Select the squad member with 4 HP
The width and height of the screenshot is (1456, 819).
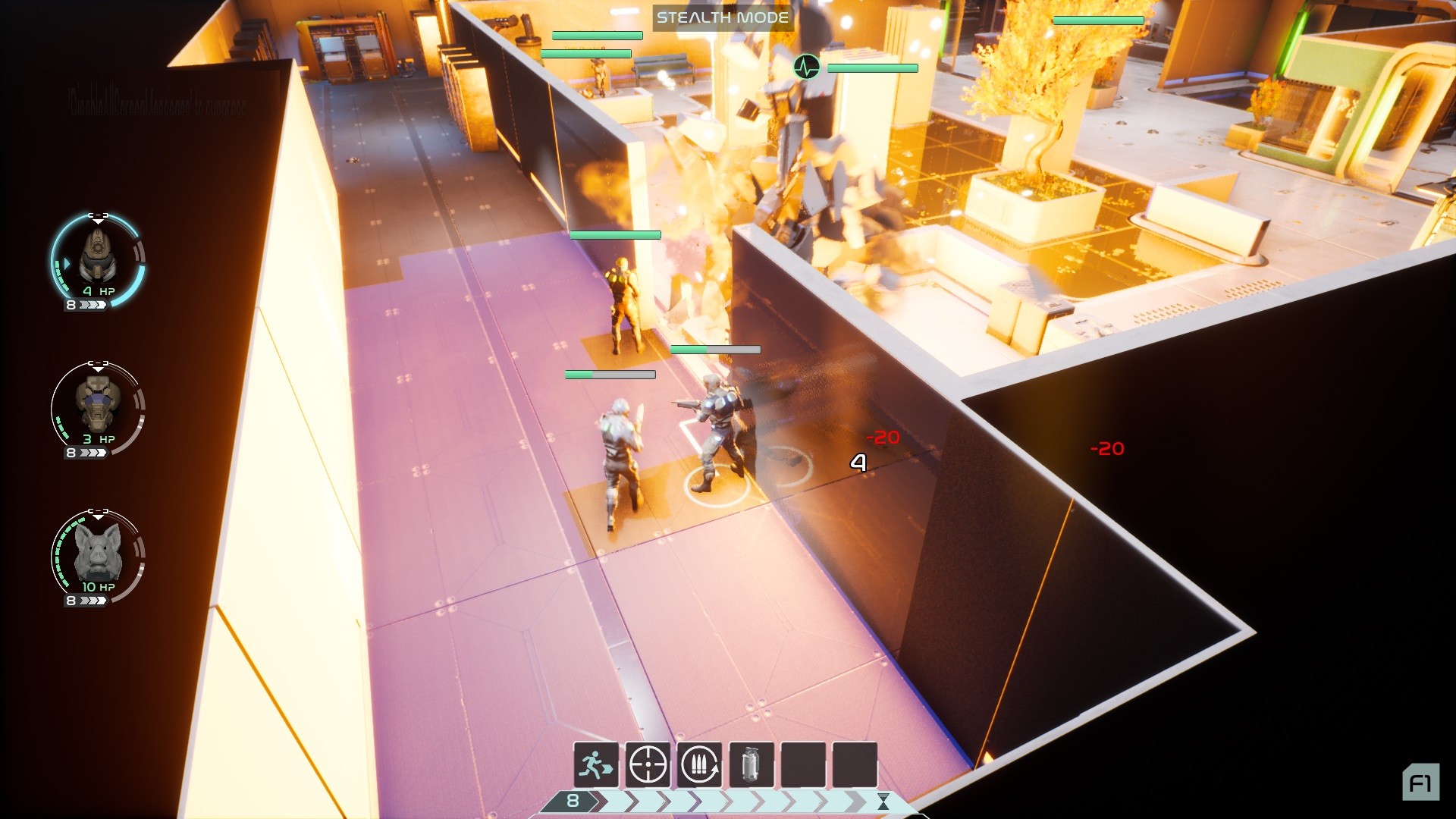[98, 259]
